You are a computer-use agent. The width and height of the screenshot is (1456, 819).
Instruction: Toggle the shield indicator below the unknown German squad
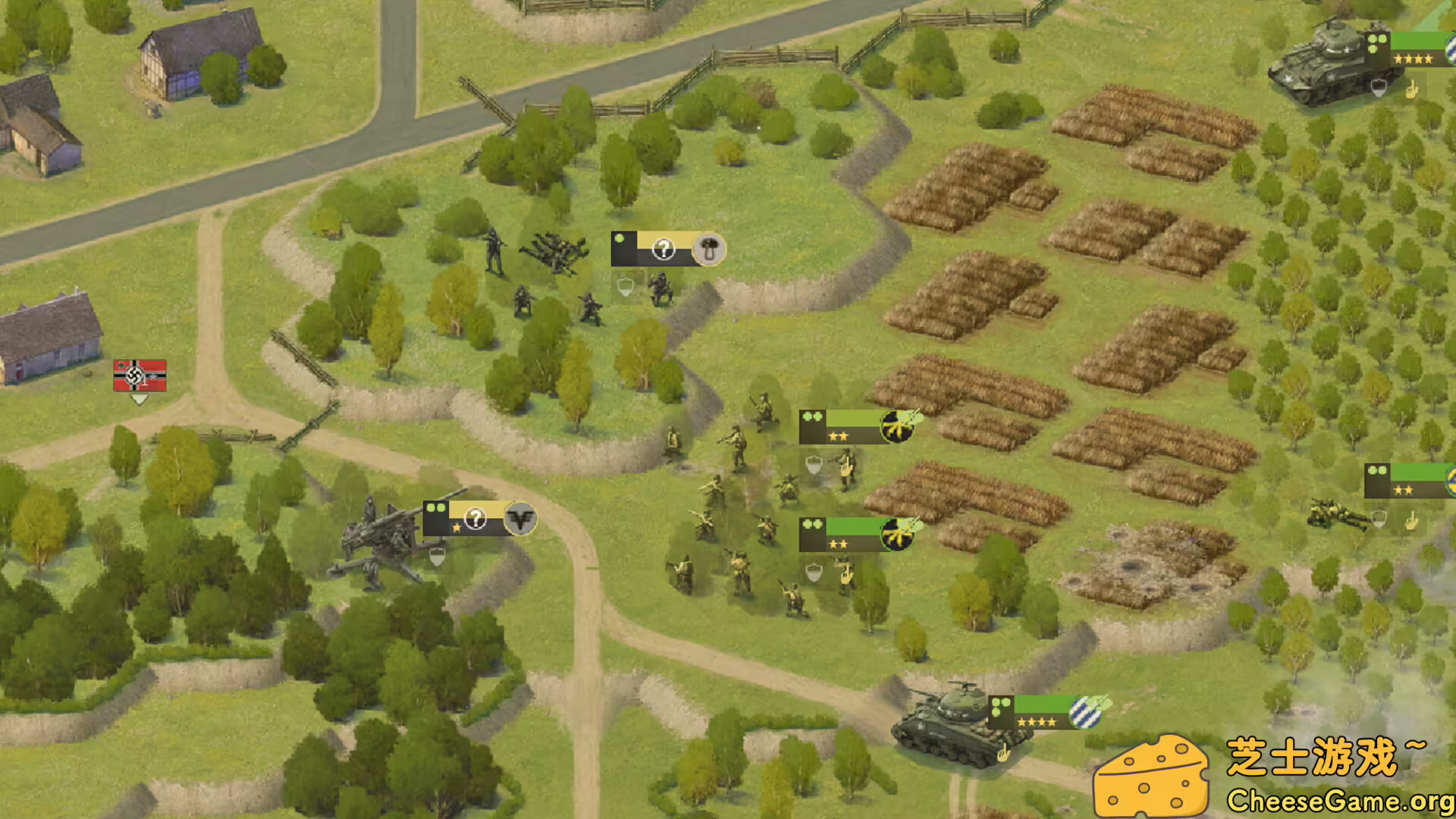tap(624, 287)
